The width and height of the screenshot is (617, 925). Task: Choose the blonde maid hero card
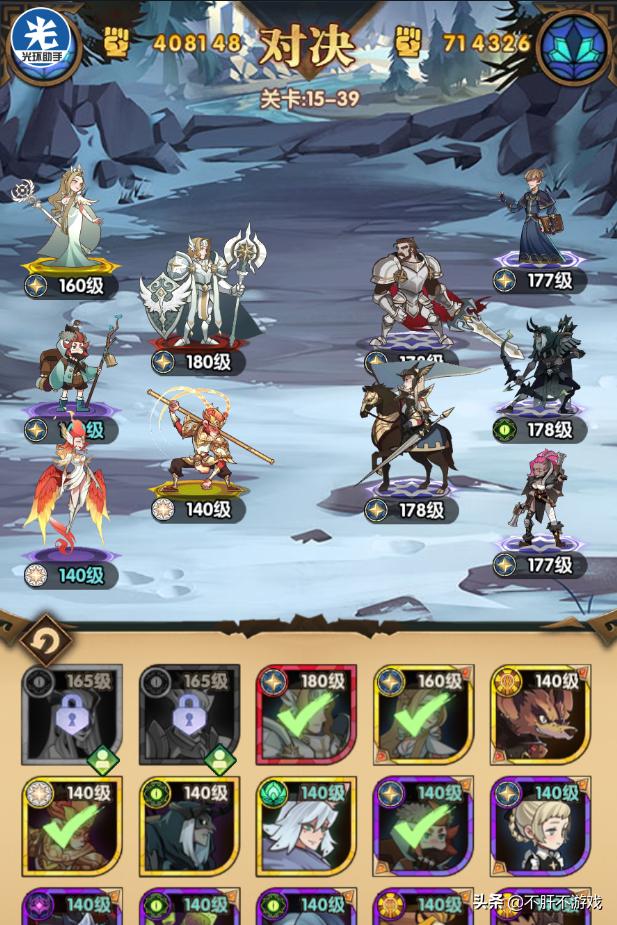click(x=539, y=825)
